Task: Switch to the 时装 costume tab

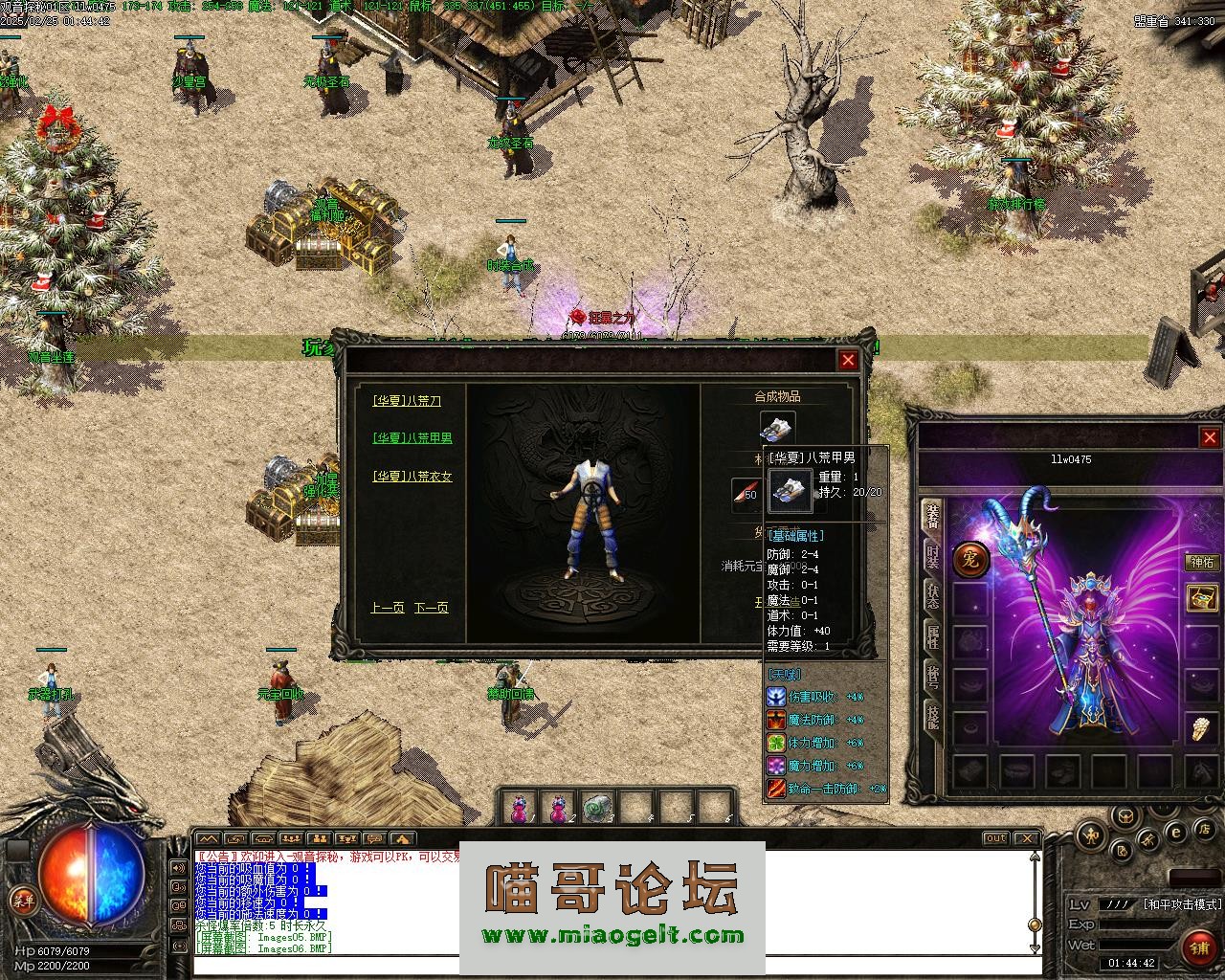Action: click(932, 556)
